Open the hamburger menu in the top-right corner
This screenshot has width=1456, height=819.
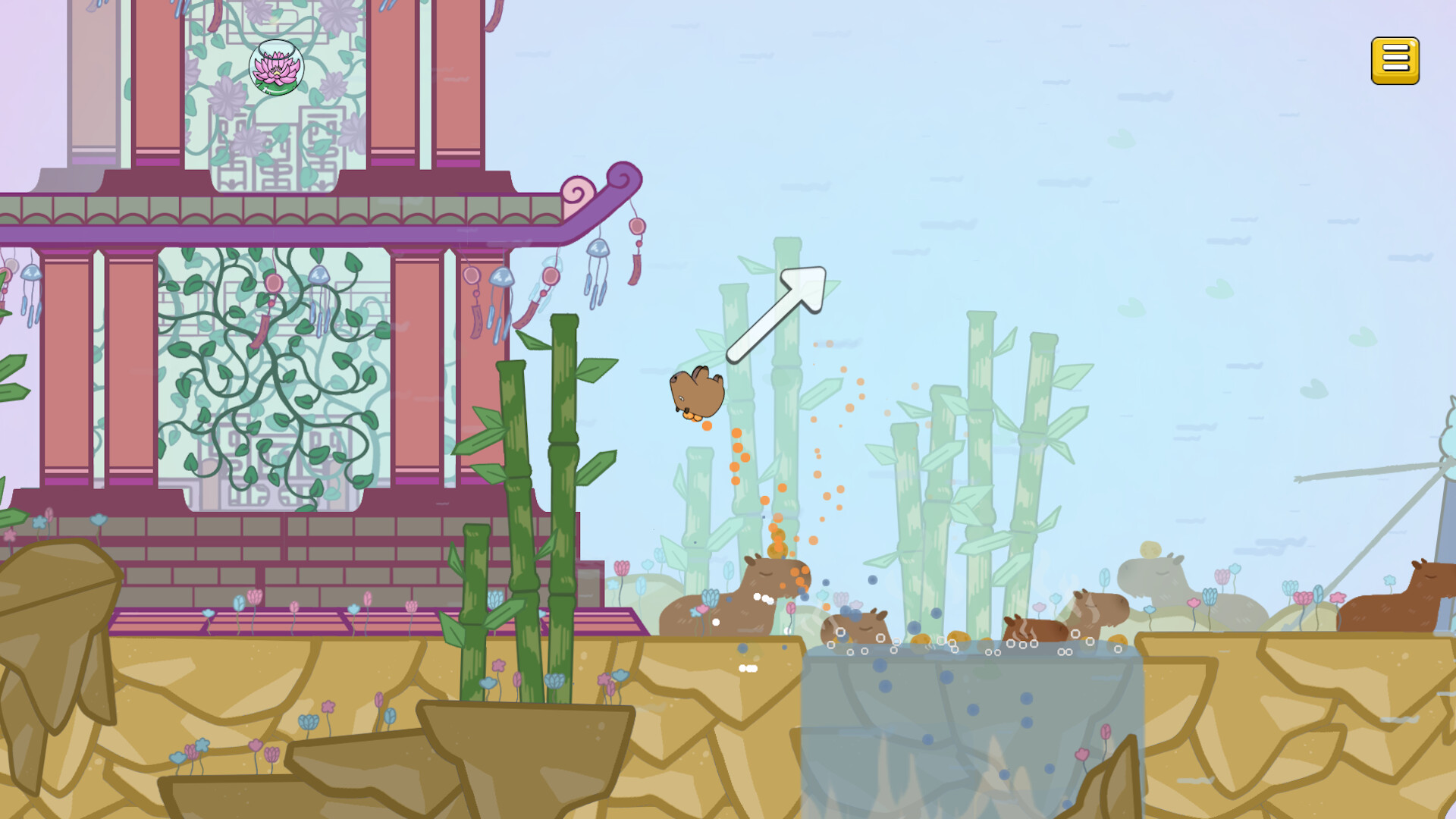1396,59
